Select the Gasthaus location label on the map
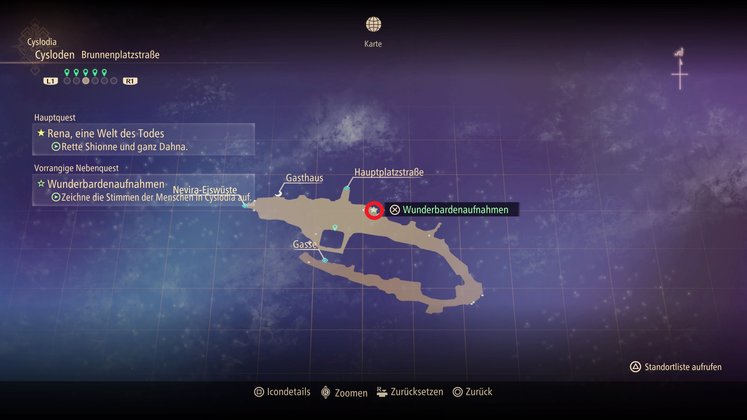This screenshot has height=420, width=747. (x=304, y=178)
